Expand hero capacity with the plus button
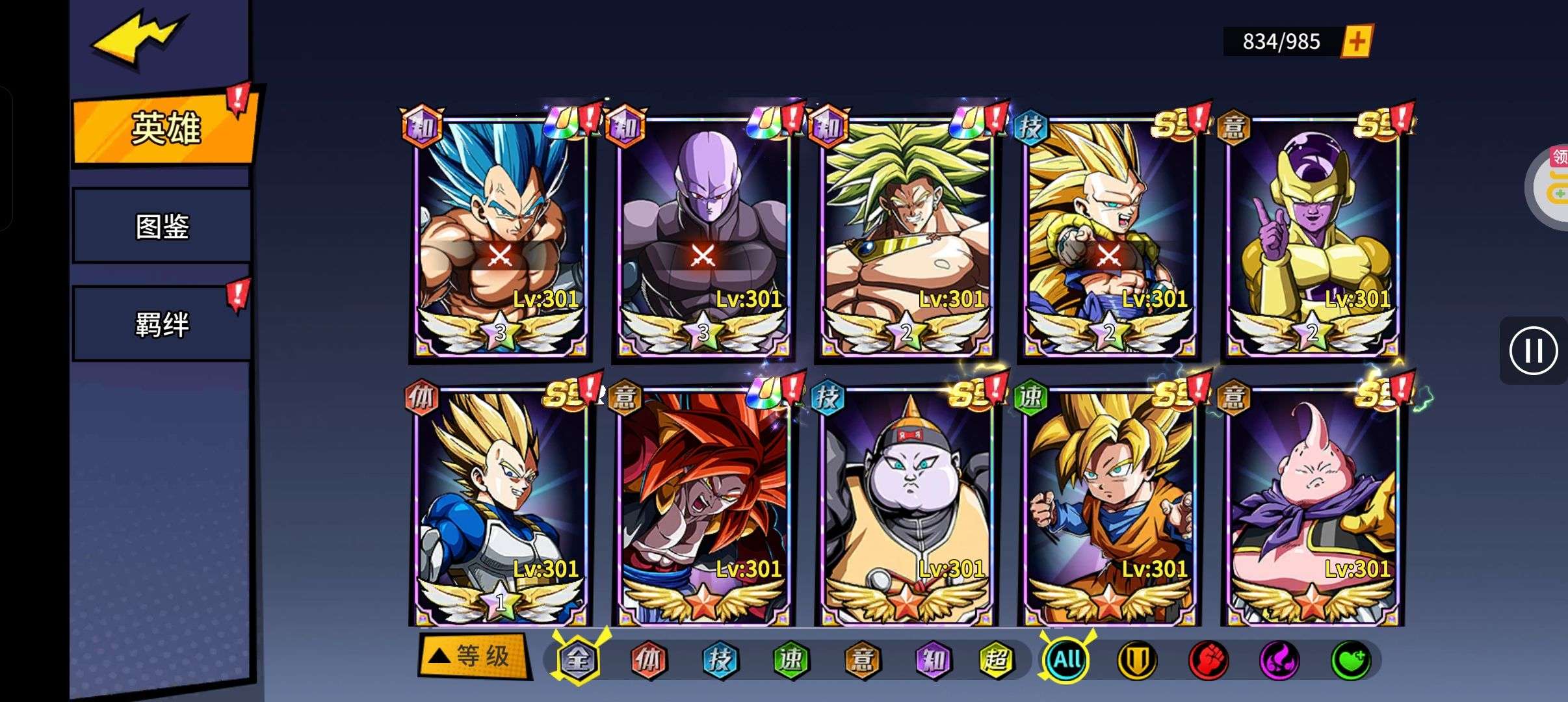Screen dimensions: 1568x702 tap(1357, 42)
